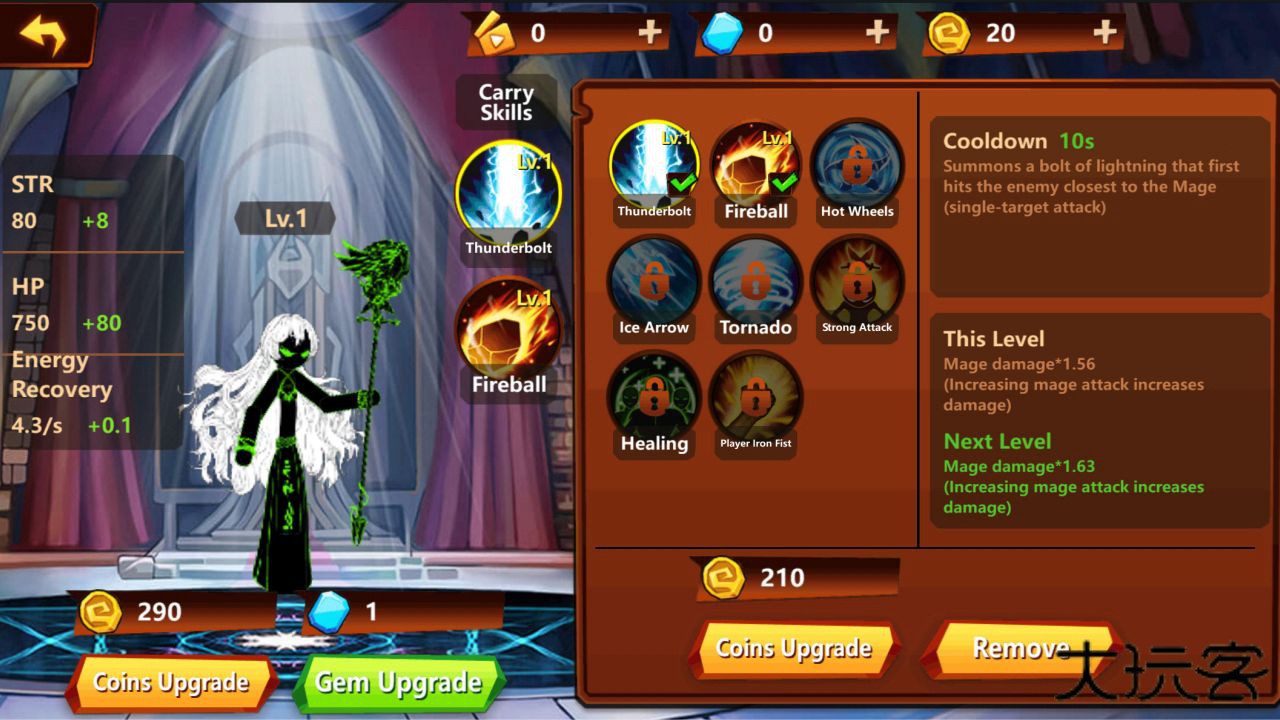The height and width of the screenshot is (720, 1280).
Task: Add coins using the coin plus button
Action: (1104, 33)
